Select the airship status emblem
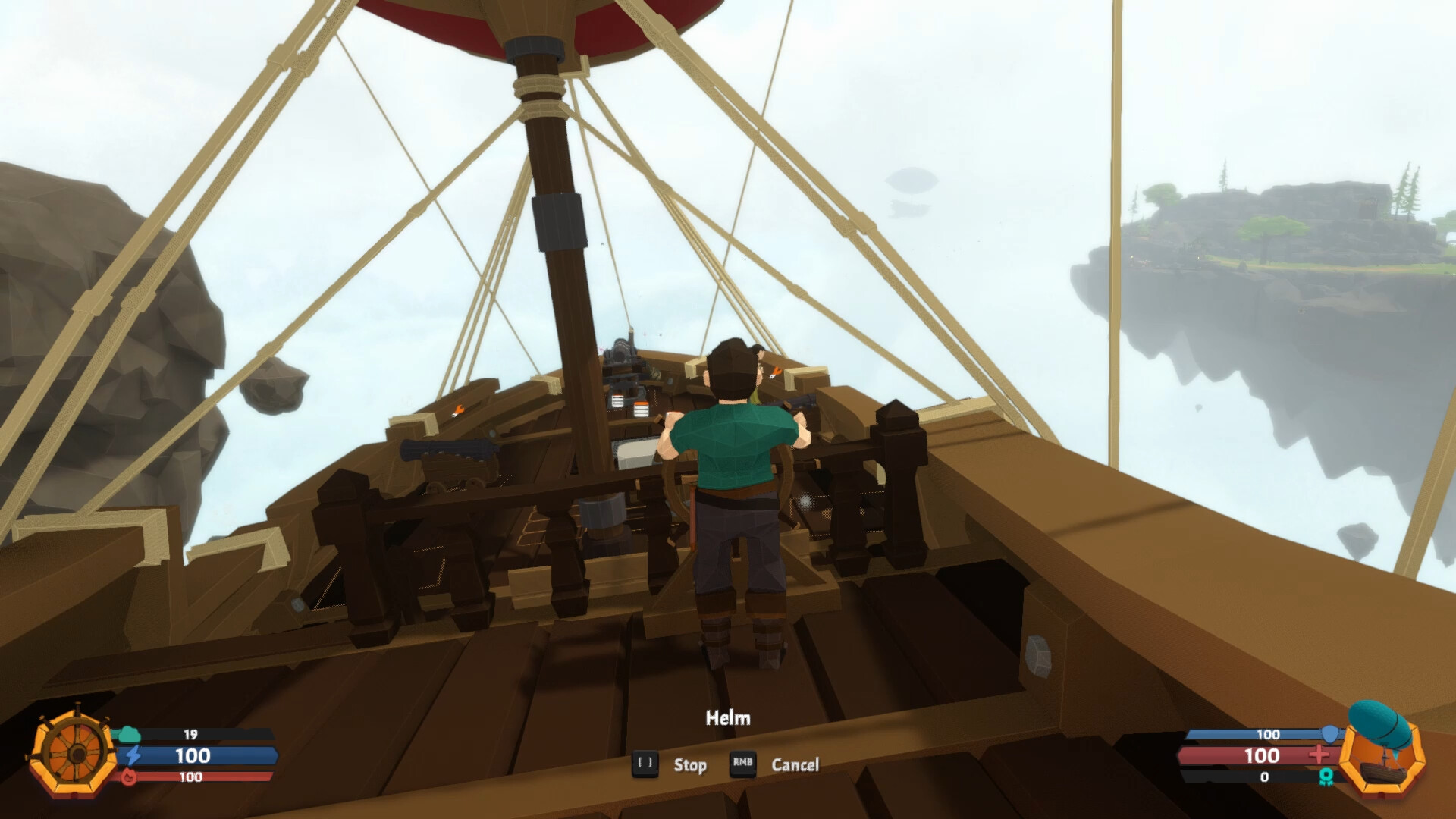The height and width of the screenshot is (819, 1456). point(1381,750)
